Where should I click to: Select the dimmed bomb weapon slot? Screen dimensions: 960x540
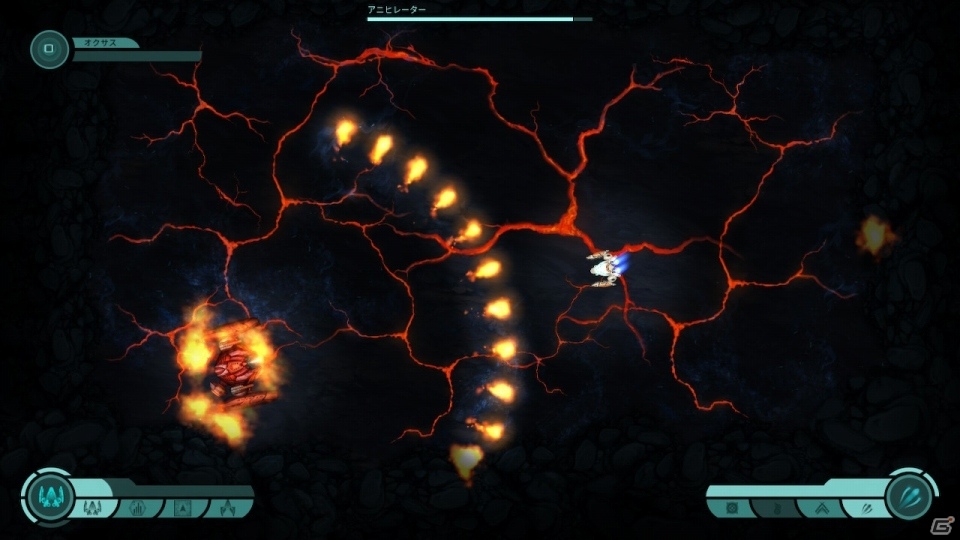(775, 508)
